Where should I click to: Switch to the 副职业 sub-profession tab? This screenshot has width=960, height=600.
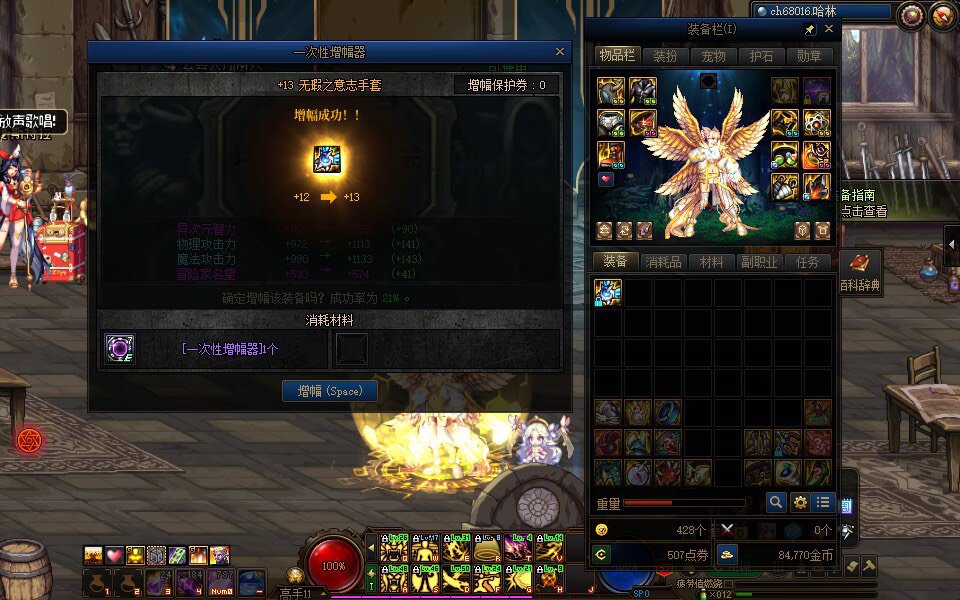tap(759, 262)
